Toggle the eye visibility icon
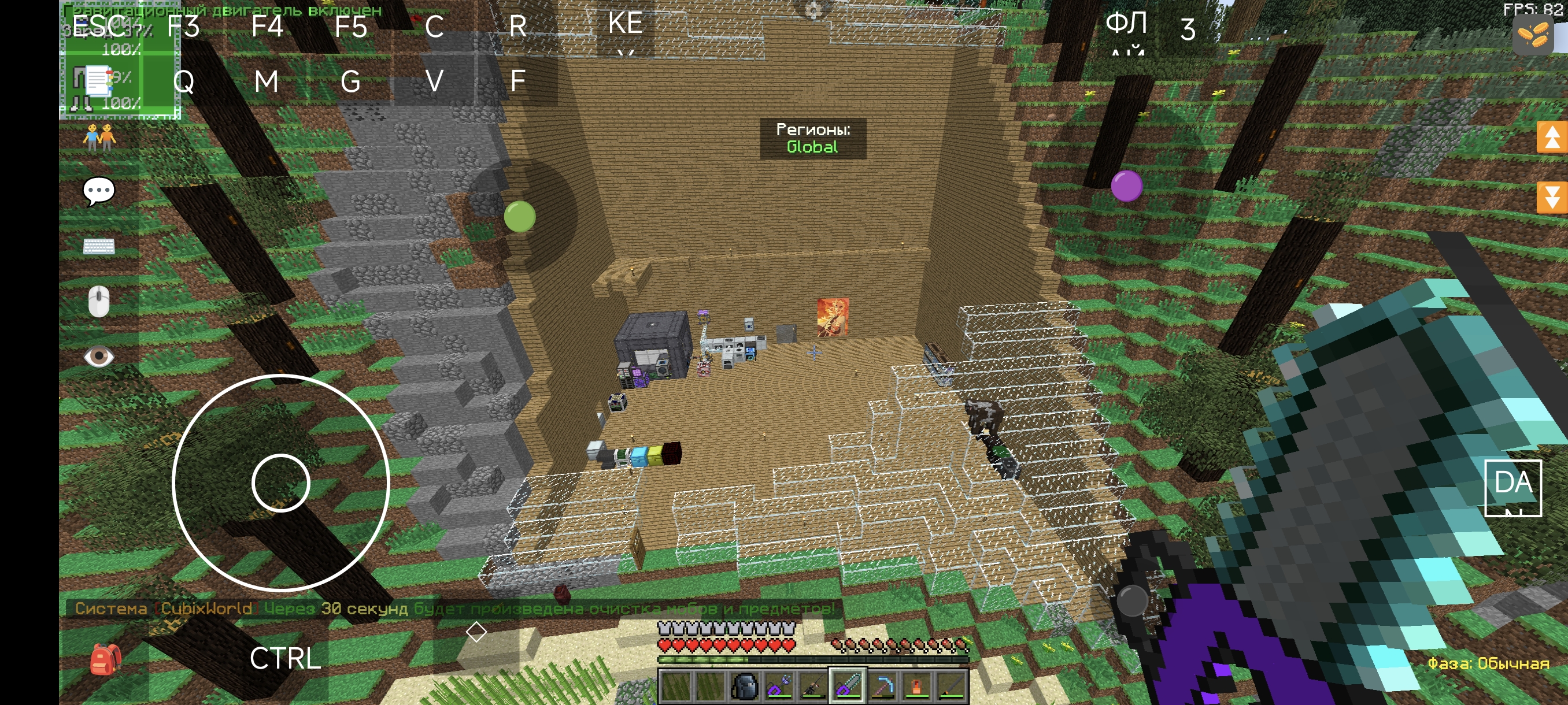 tap(99, 357)
